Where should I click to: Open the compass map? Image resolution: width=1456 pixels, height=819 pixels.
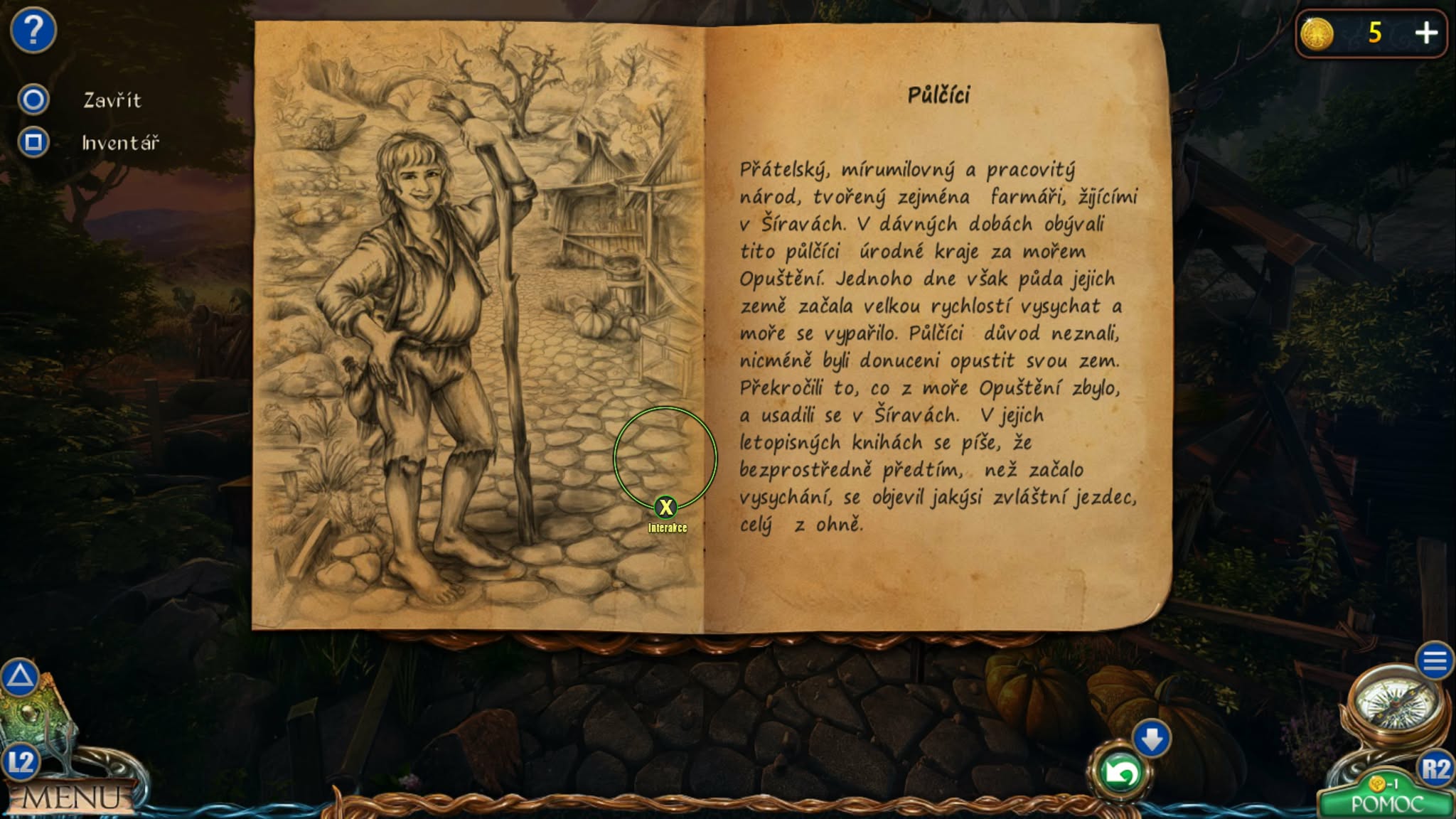pos(1396,704)
